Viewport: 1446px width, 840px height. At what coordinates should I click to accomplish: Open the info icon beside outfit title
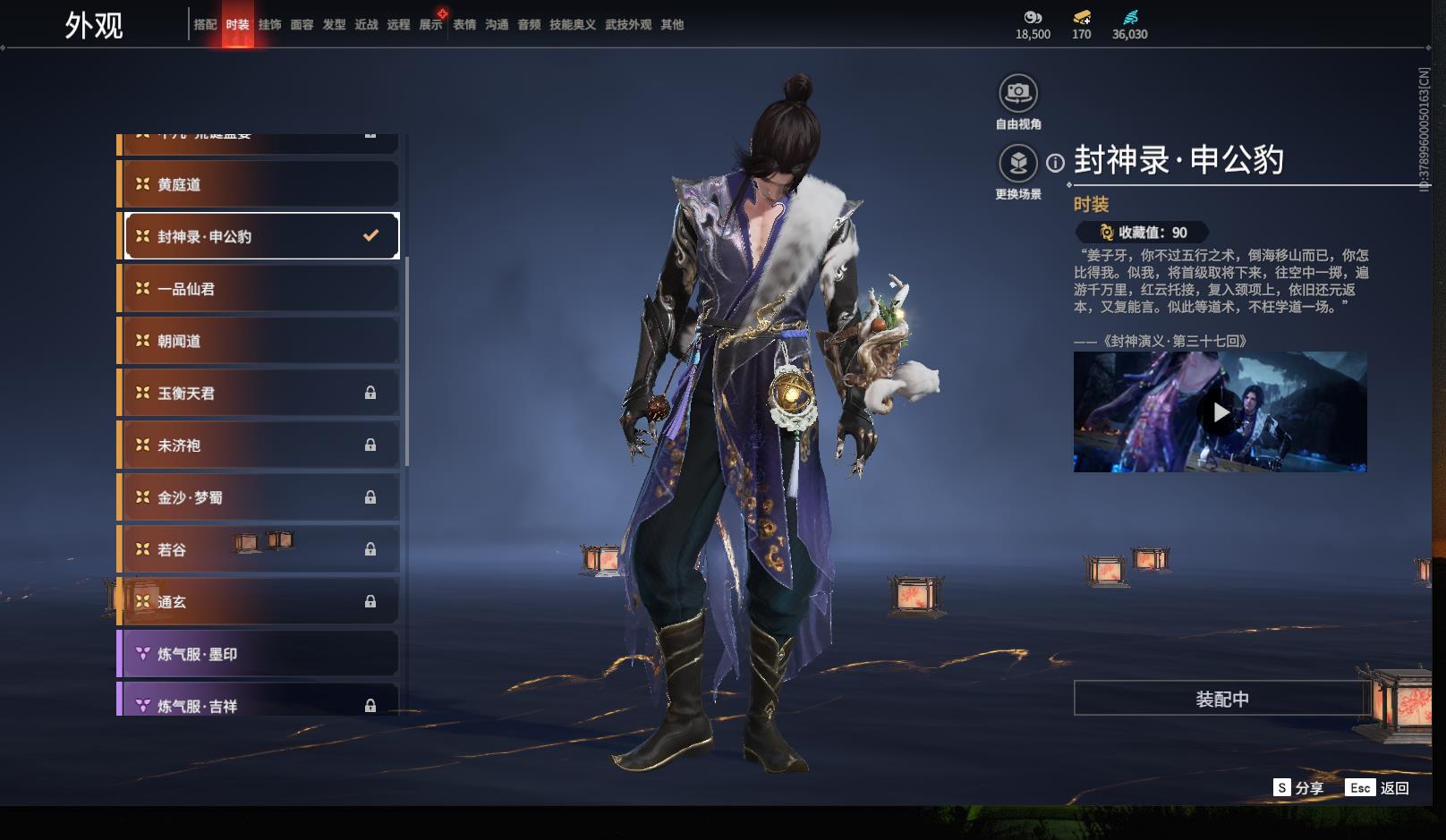[1056, 163]
